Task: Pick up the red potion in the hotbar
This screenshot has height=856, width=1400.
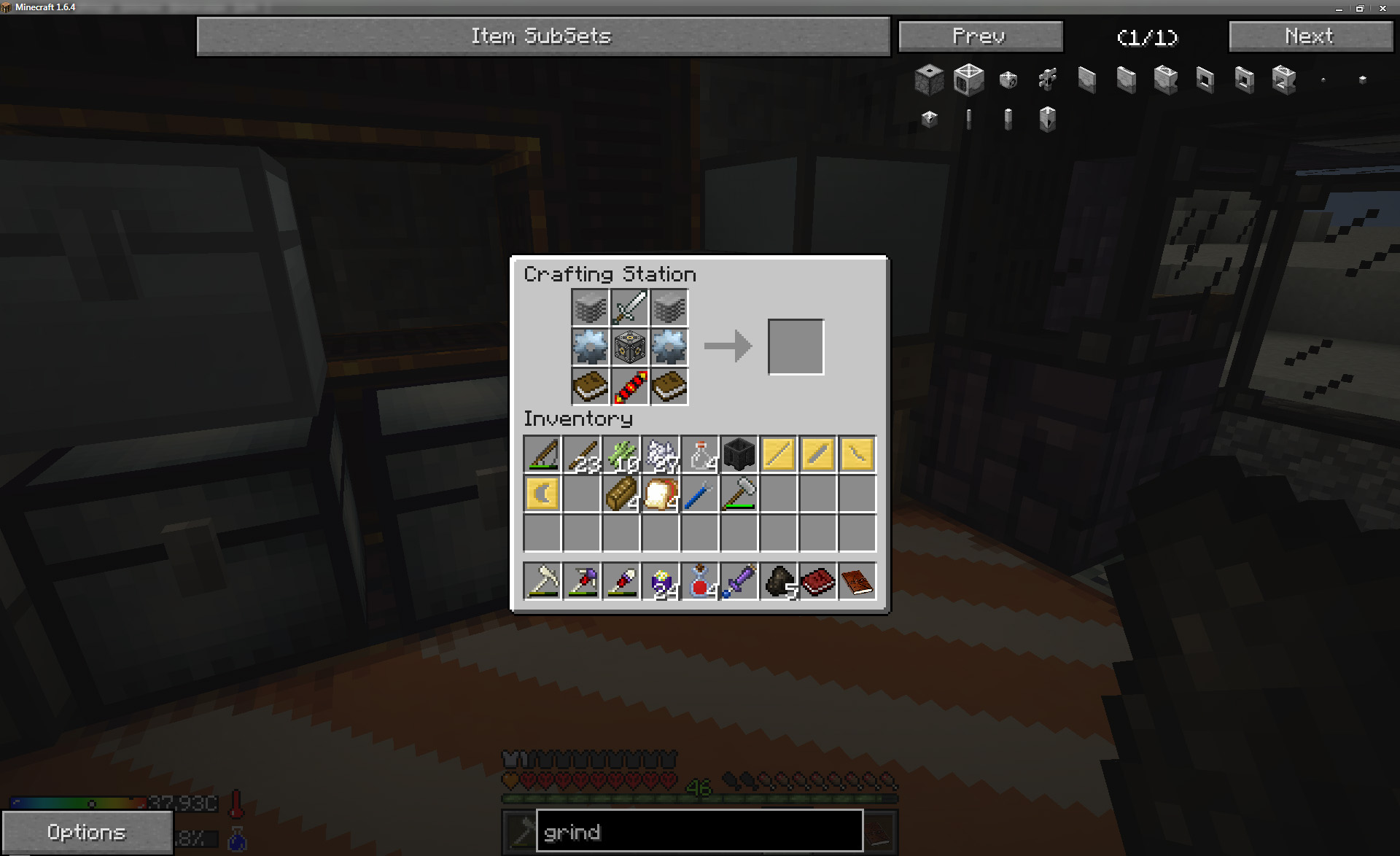Action: (700, 582)
